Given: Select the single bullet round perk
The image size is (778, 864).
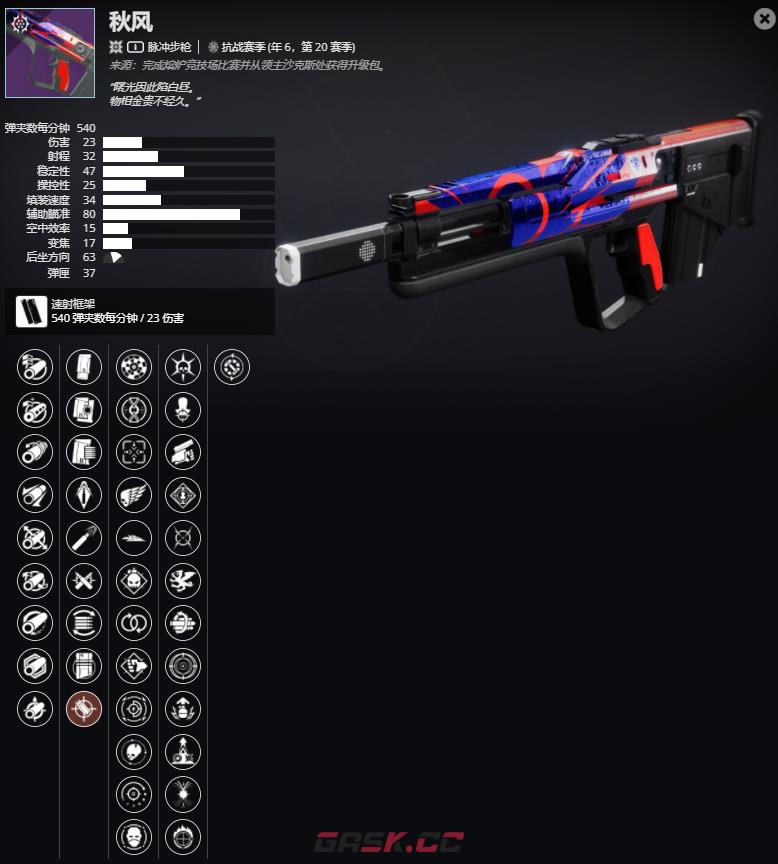Looking at the screenshot, I should point(84,538).
